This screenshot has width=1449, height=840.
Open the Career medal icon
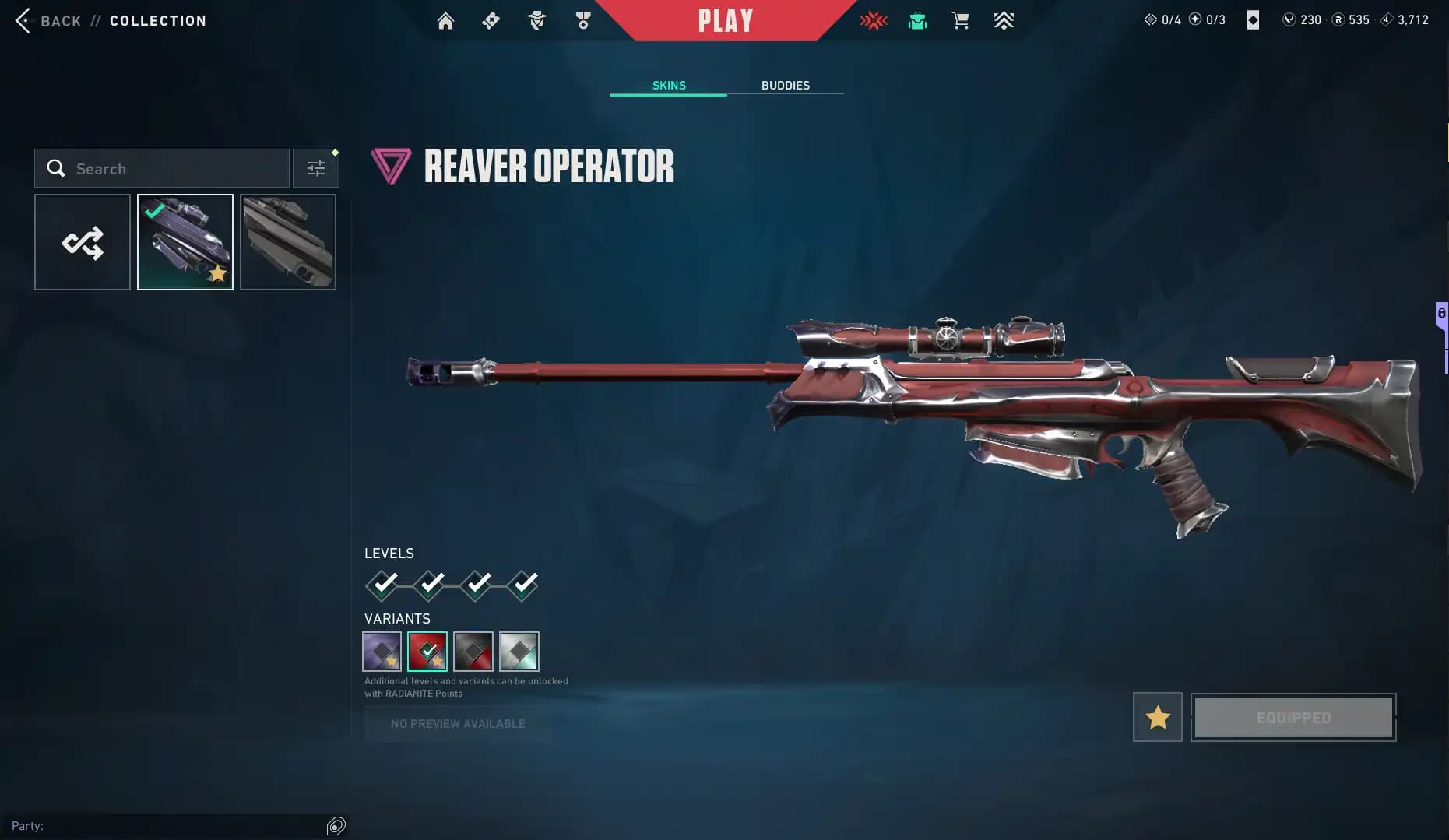click(582, 20)
